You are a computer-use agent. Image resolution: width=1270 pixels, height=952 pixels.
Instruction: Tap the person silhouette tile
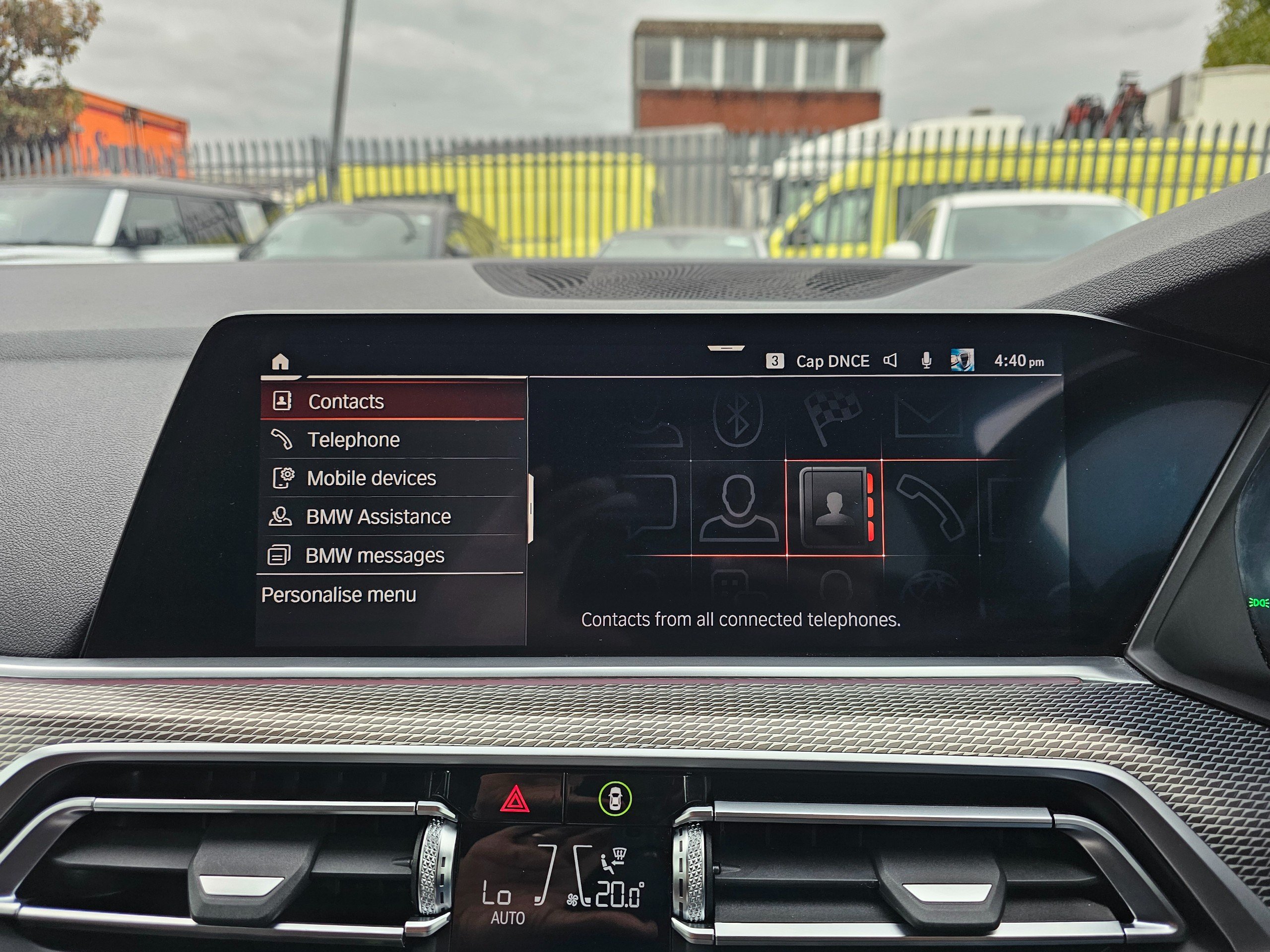click(738, 508)
